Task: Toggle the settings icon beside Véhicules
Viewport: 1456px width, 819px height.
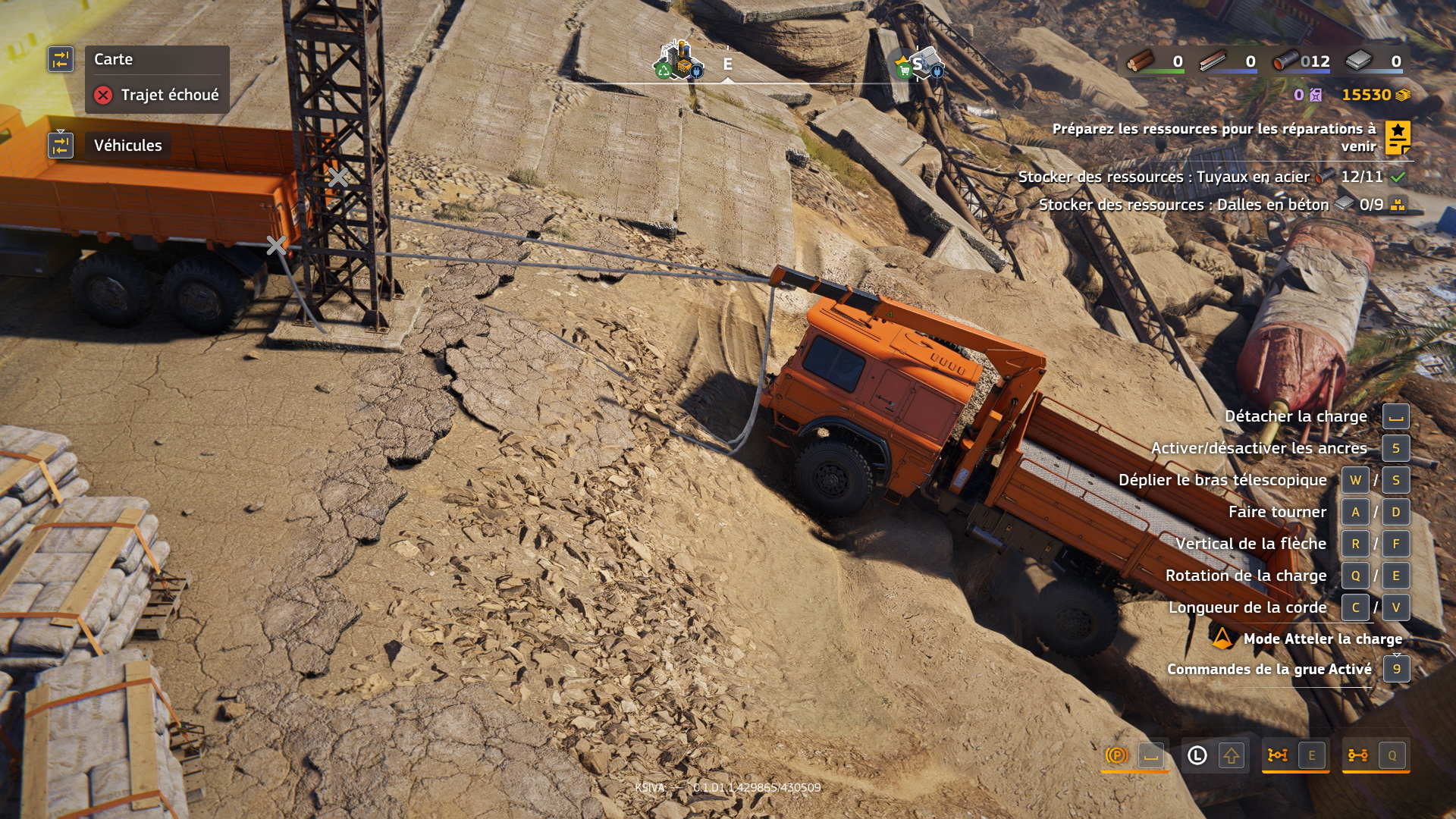Action: [61, 145]
